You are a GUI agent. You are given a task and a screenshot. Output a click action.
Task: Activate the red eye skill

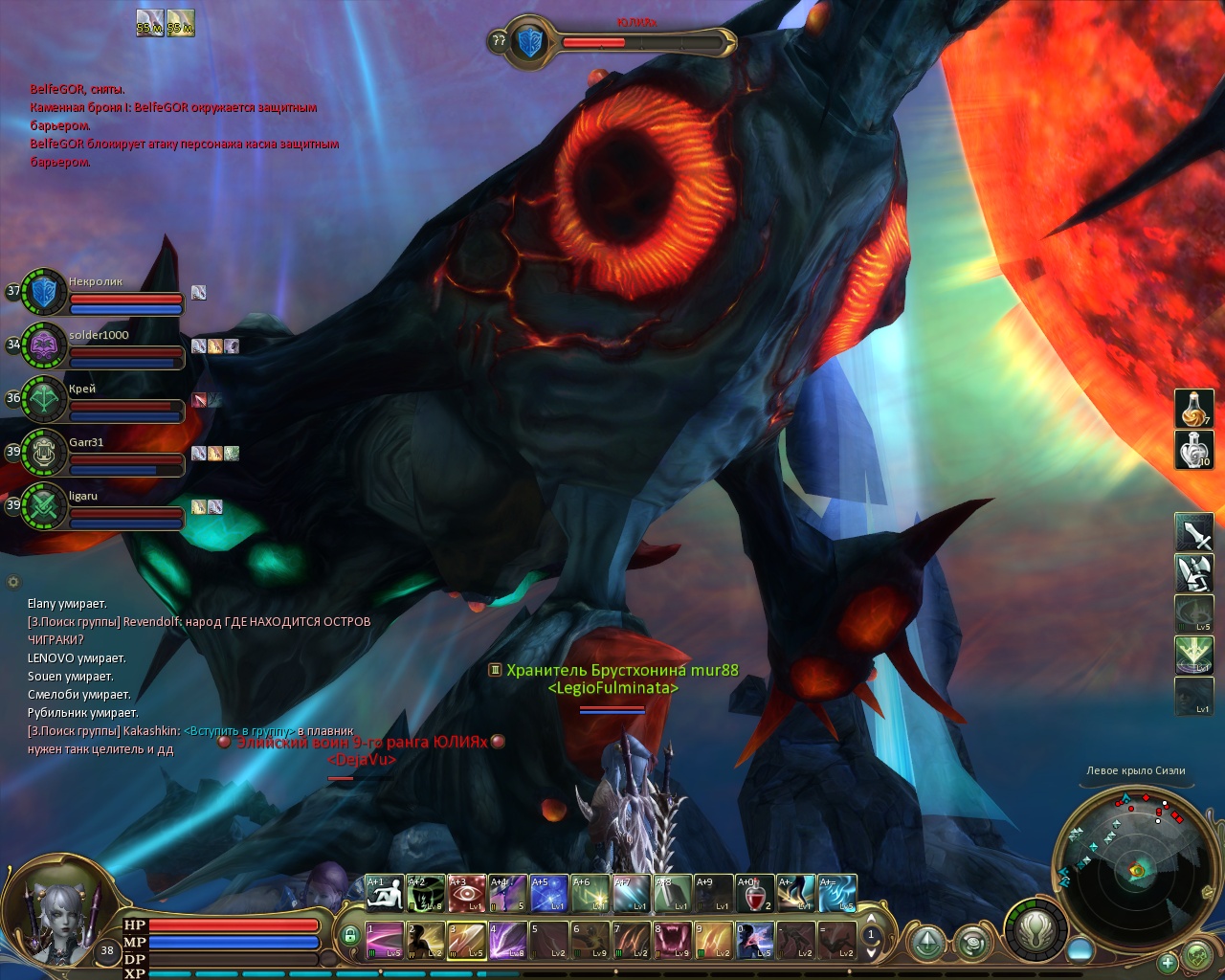pyautogui.click(x=467, y=894)
